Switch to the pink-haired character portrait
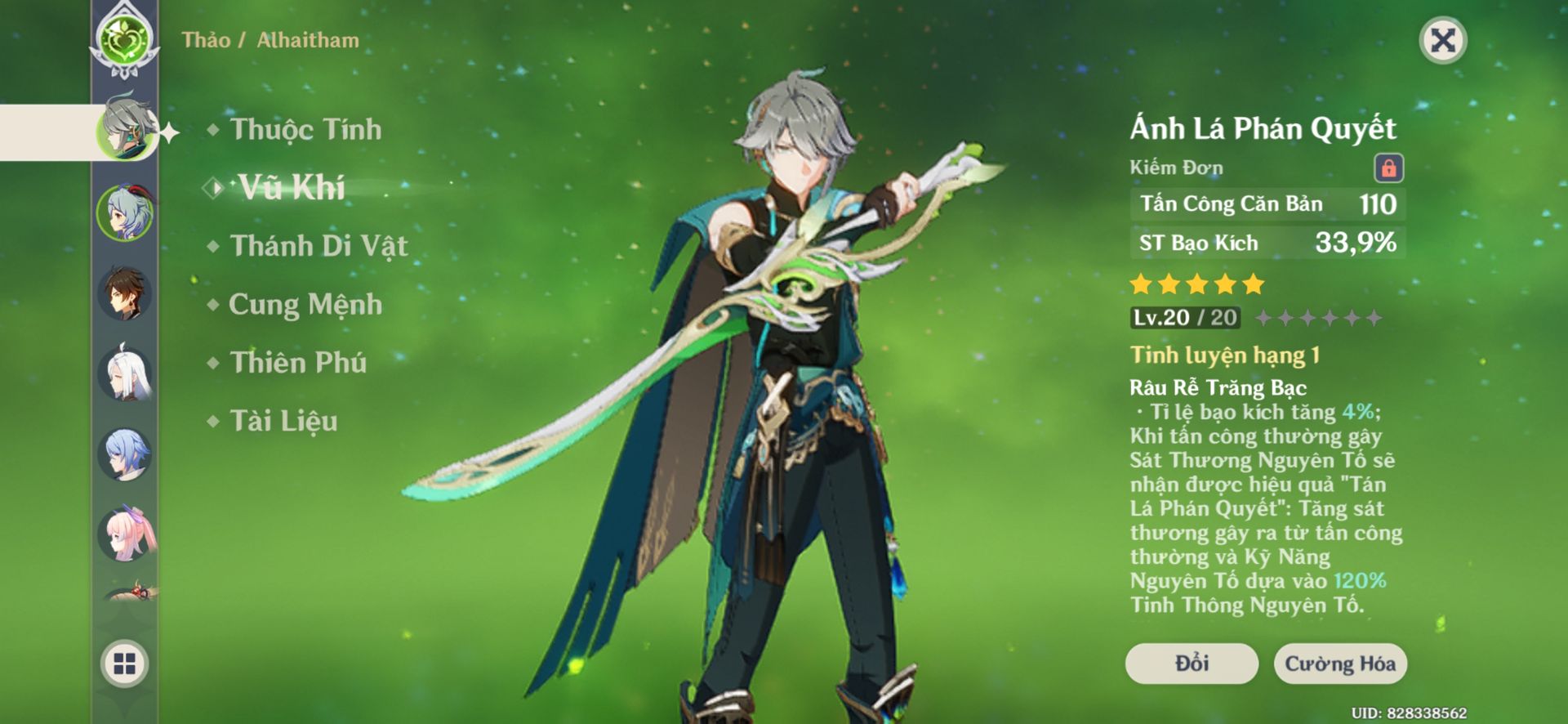This screenshot has height=724, width=1568. (x=125, y=534)
